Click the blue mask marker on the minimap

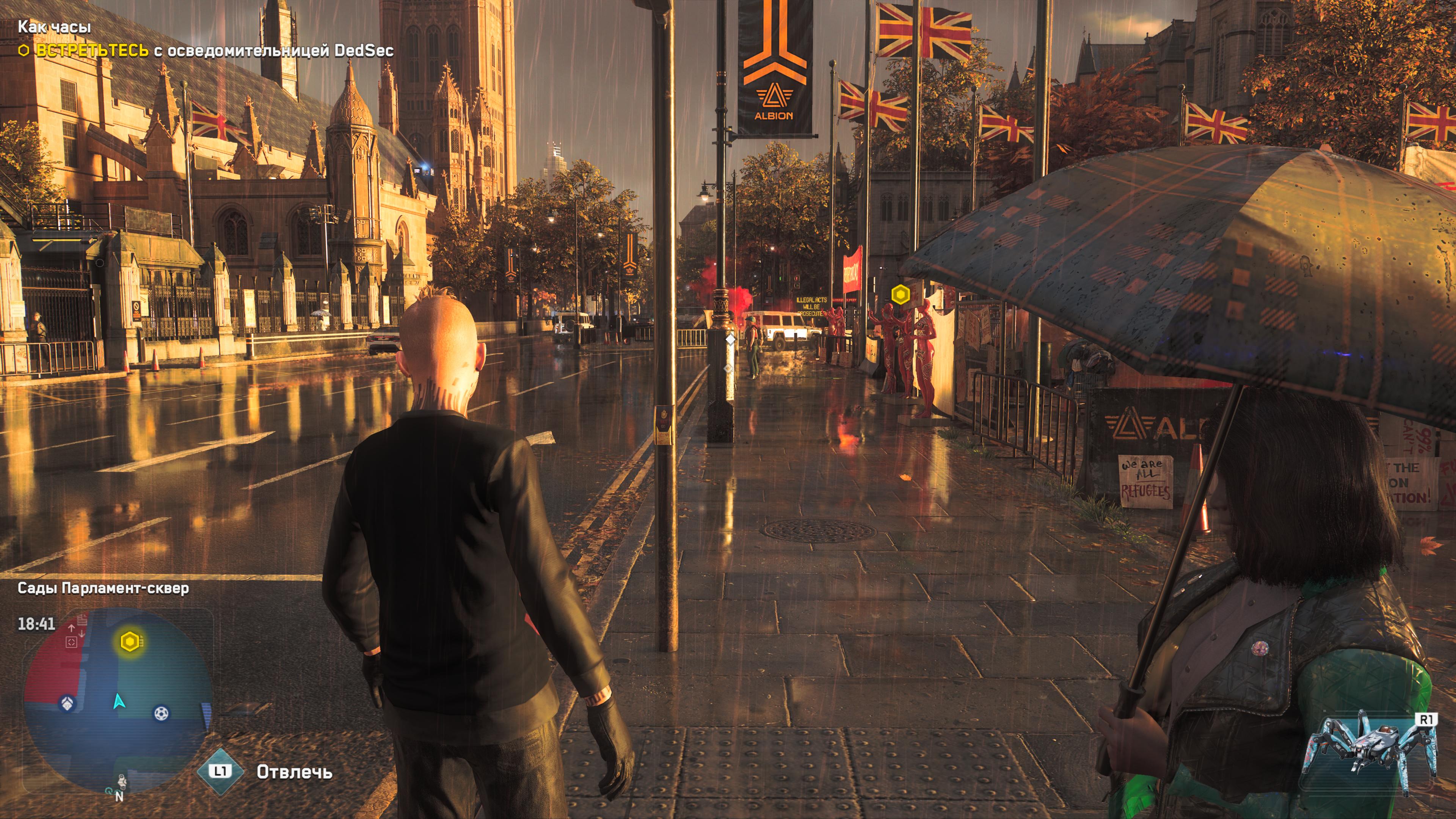(x=67, y=704)
